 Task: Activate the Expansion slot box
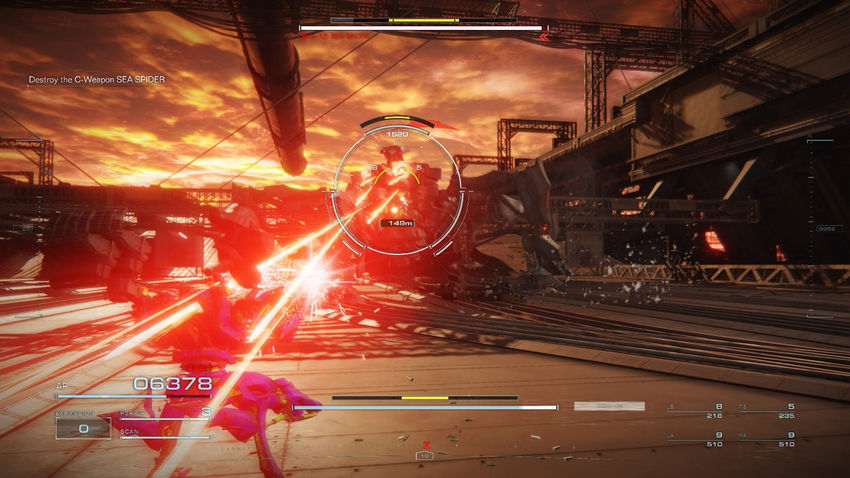click(83, 428)
